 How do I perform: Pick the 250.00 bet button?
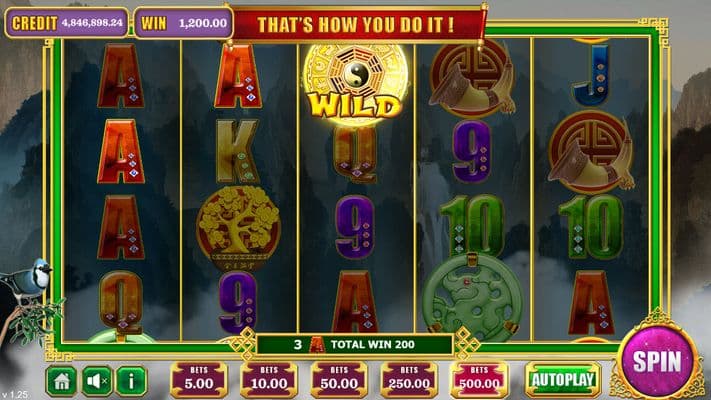[409, 380]
